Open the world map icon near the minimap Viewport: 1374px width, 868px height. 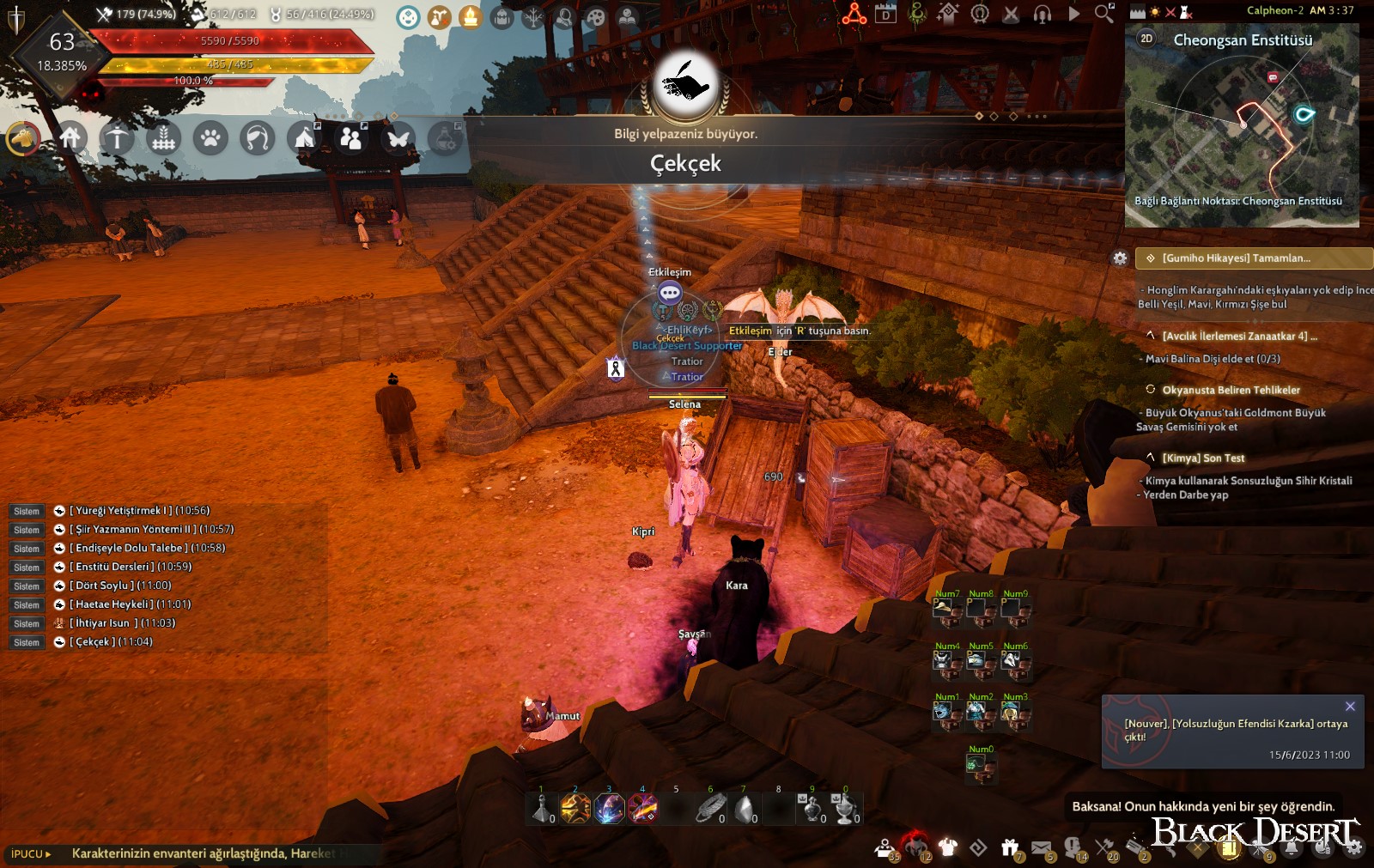pyautogui.click(x=1138, y=11)
